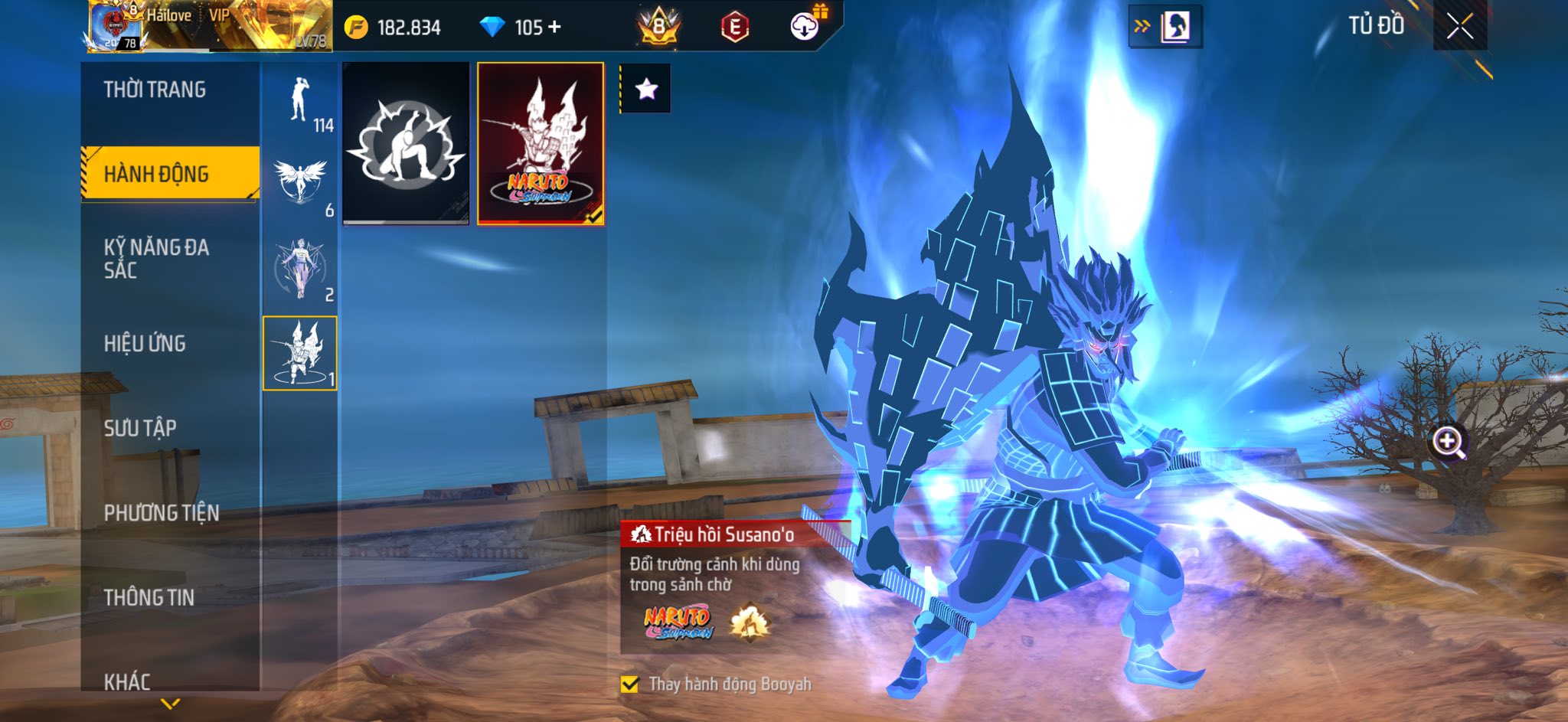This screenshot has width=1568, height=722.
Task: Open the Thời Trang category
Action: [155, 90]
